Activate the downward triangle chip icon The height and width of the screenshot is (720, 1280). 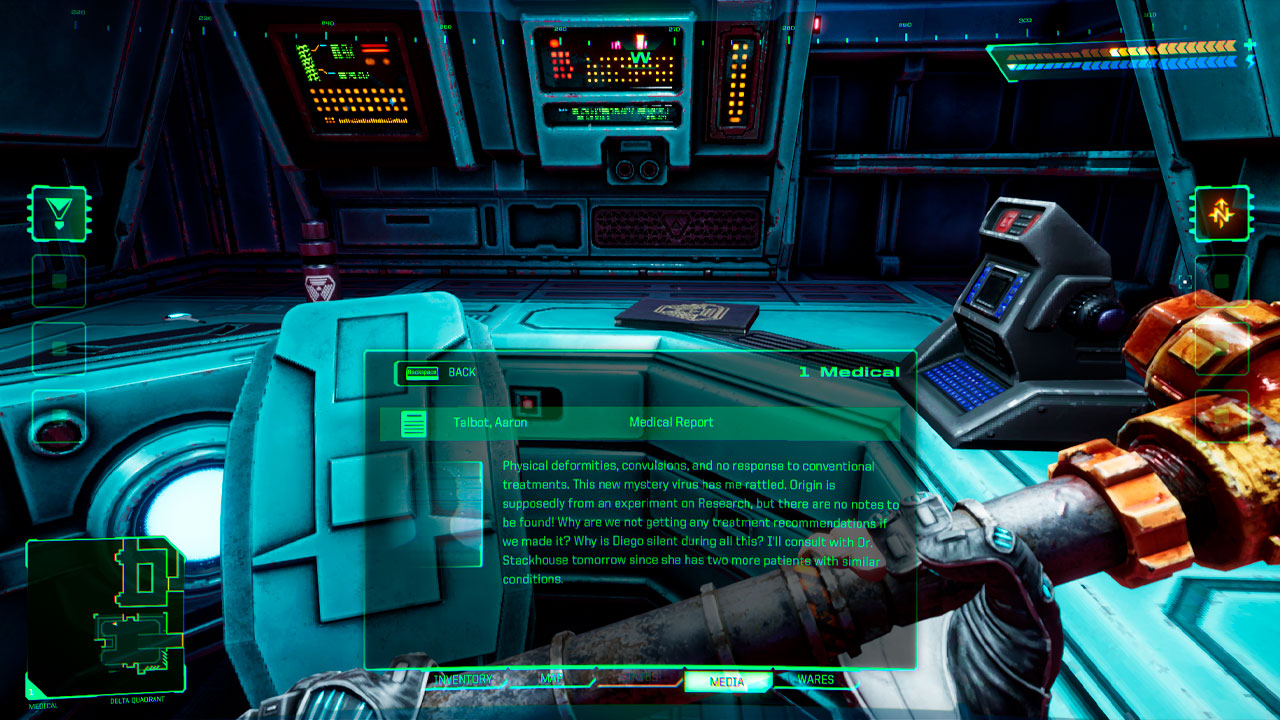pos(59,213)
